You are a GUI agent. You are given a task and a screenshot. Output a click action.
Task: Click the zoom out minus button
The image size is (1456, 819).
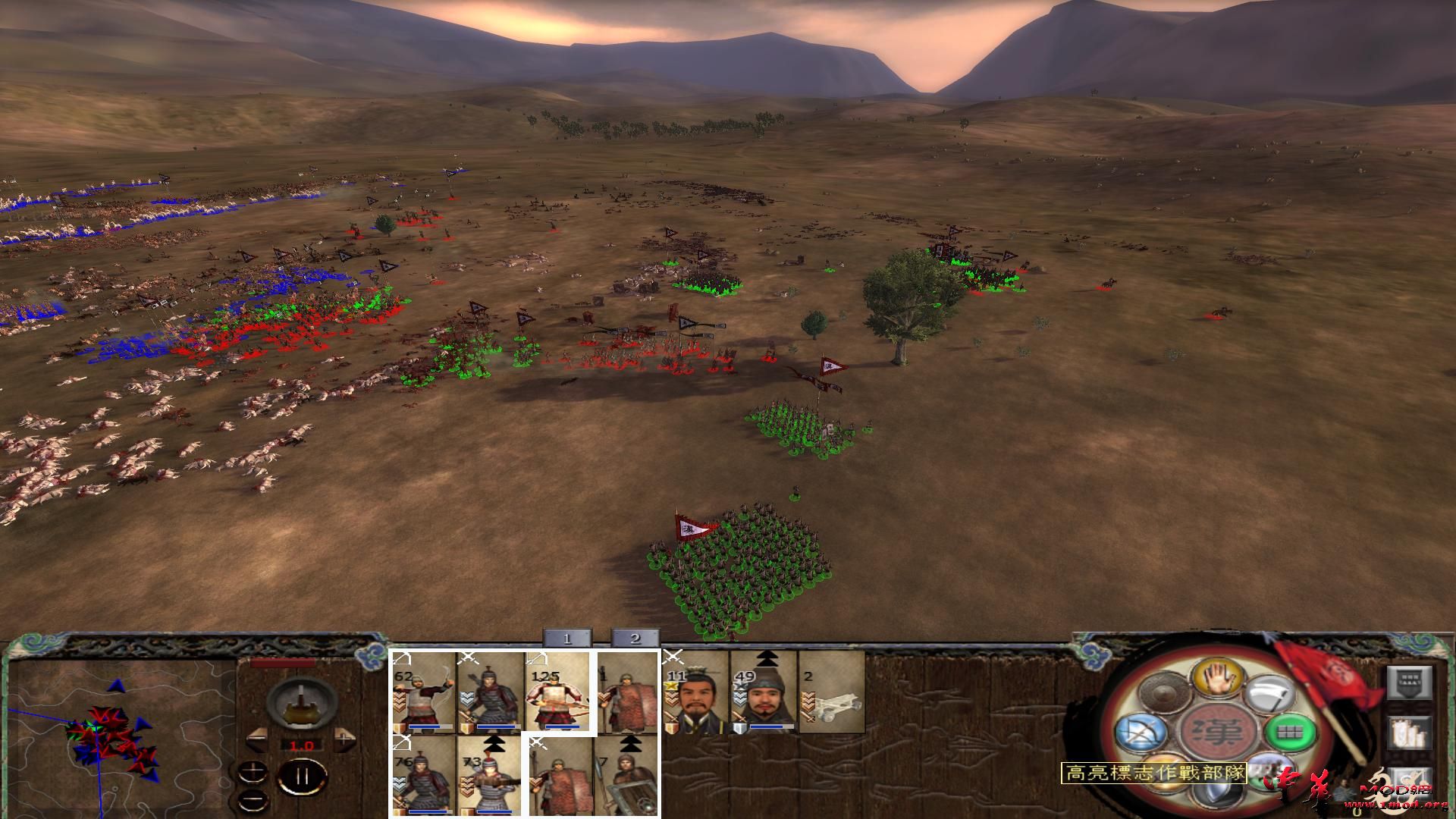click(x=253, y=801)
